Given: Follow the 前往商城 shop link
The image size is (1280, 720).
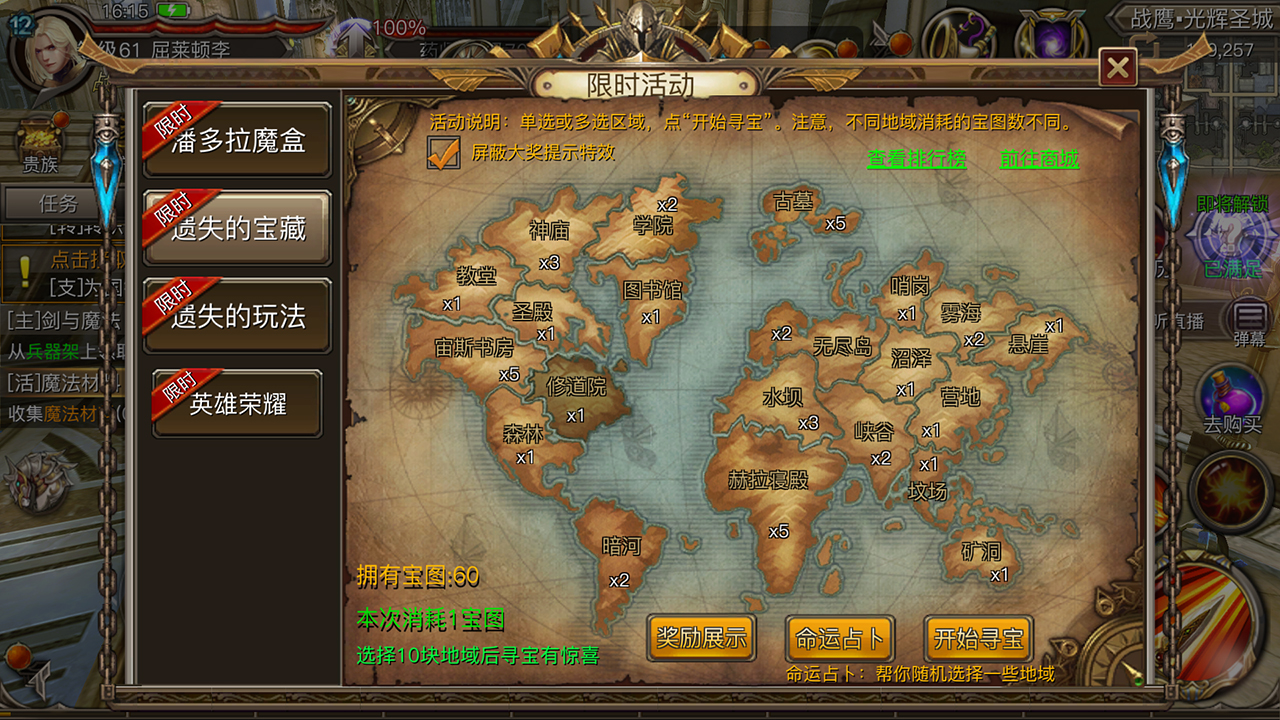Looking at the screenshot, I should click(1039, 158).
